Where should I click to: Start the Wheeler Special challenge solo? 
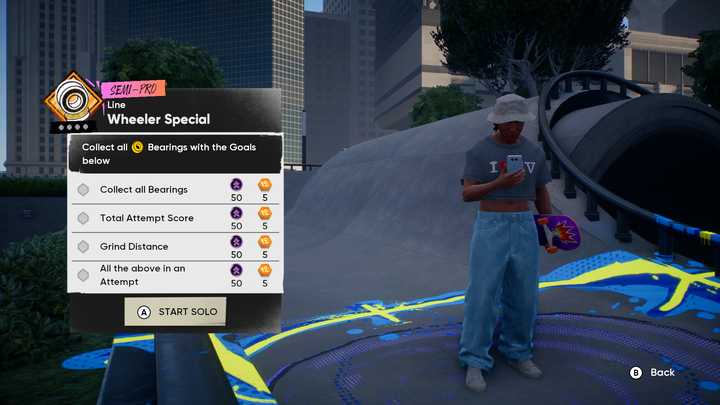tap(175, 311)
